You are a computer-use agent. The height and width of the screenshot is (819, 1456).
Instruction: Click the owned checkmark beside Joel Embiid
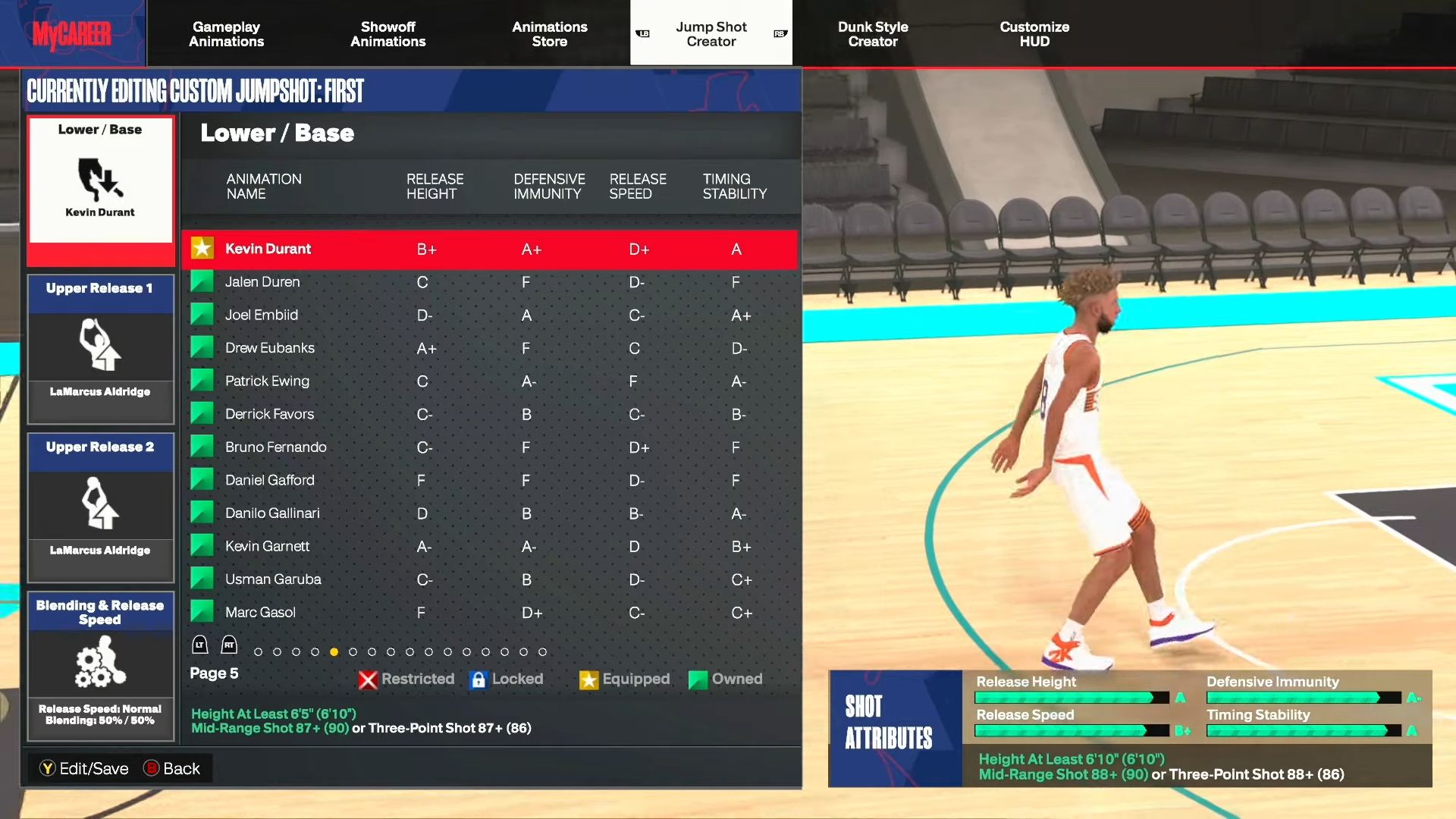coord(202,314)
